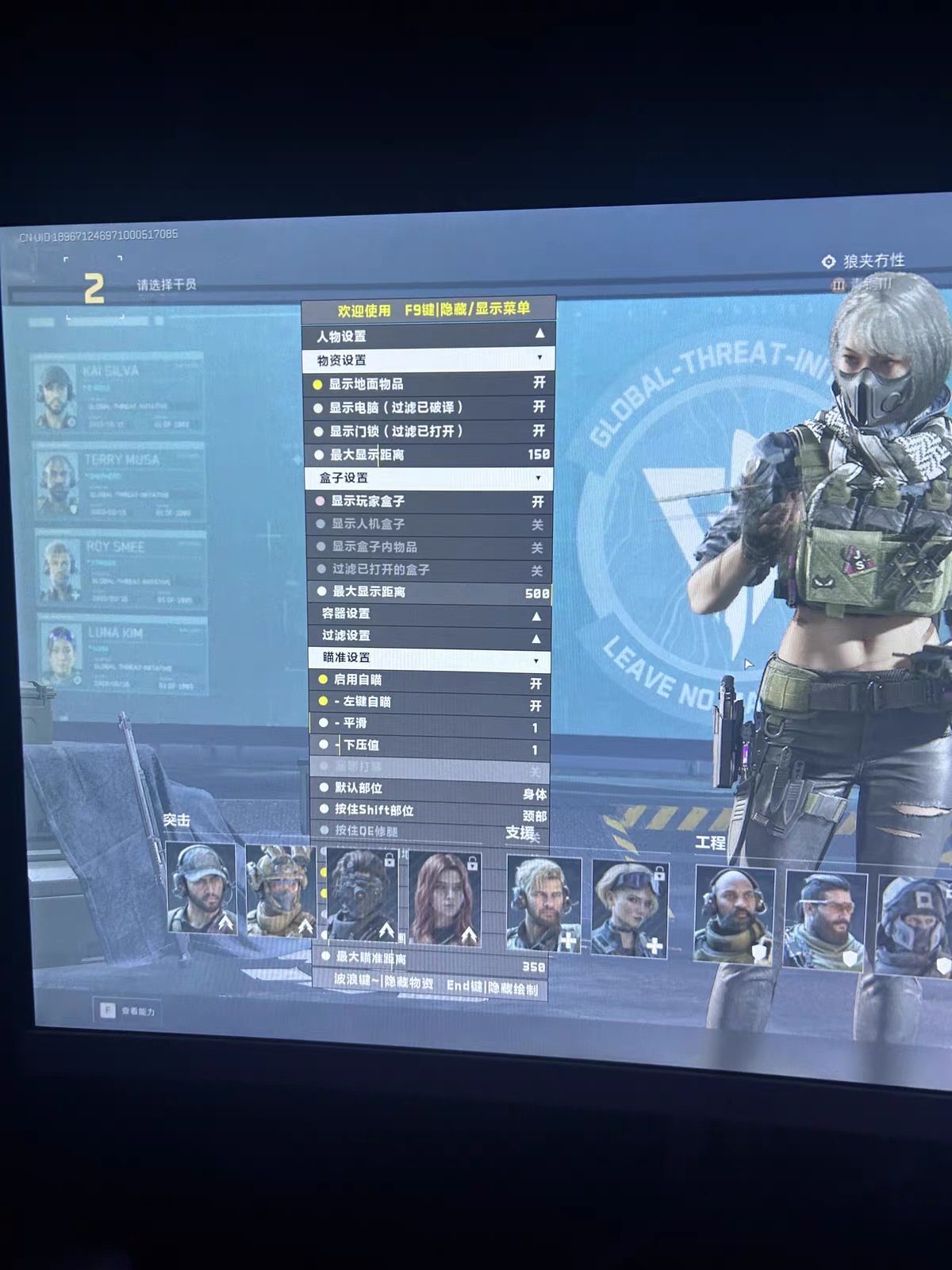Select the assault operator wearing cap and headset
This screenshot has height=1270, width=952.
[202, 887]
